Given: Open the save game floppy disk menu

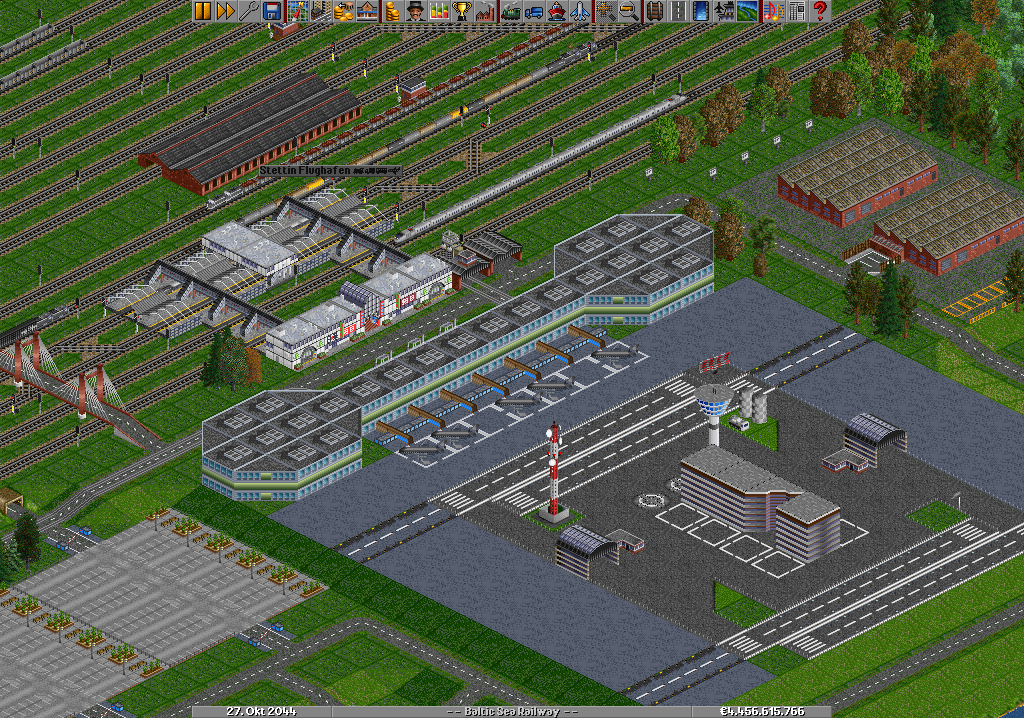Looking at the screenshot, I should pos(273,11).
